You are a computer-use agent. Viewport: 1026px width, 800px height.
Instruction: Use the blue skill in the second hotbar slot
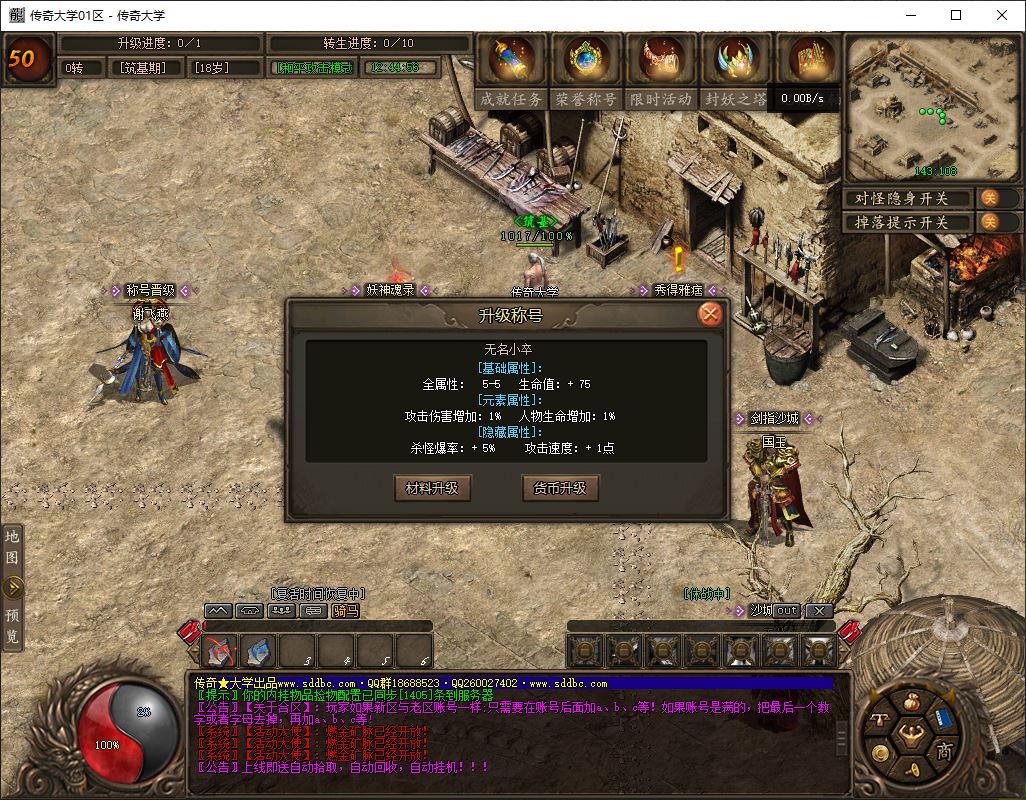pyautogui.click(x=260, y=651)
